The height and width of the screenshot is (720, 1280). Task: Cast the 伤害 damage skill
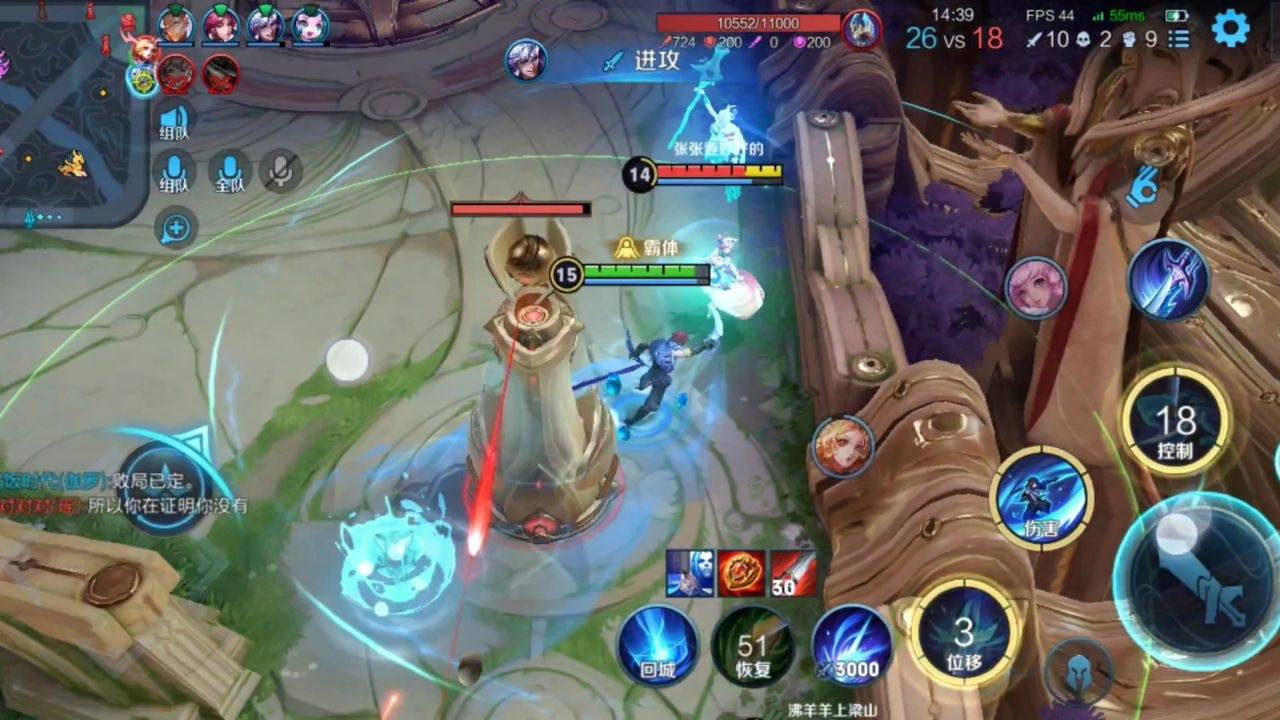pos(1041,498)
